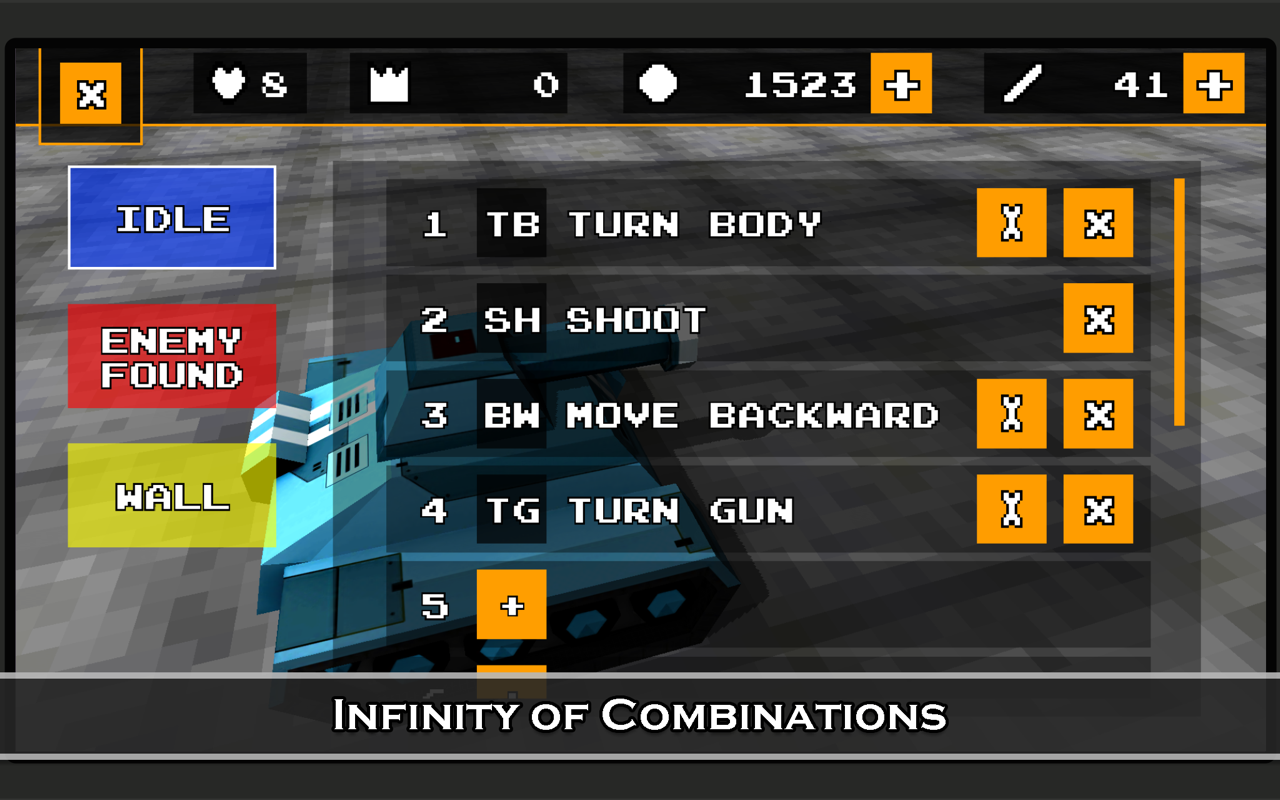The width and height of the screenshot is (1280, 800).
Task: Switch to the IDLE behavior state
Action: tap(170, 216)
